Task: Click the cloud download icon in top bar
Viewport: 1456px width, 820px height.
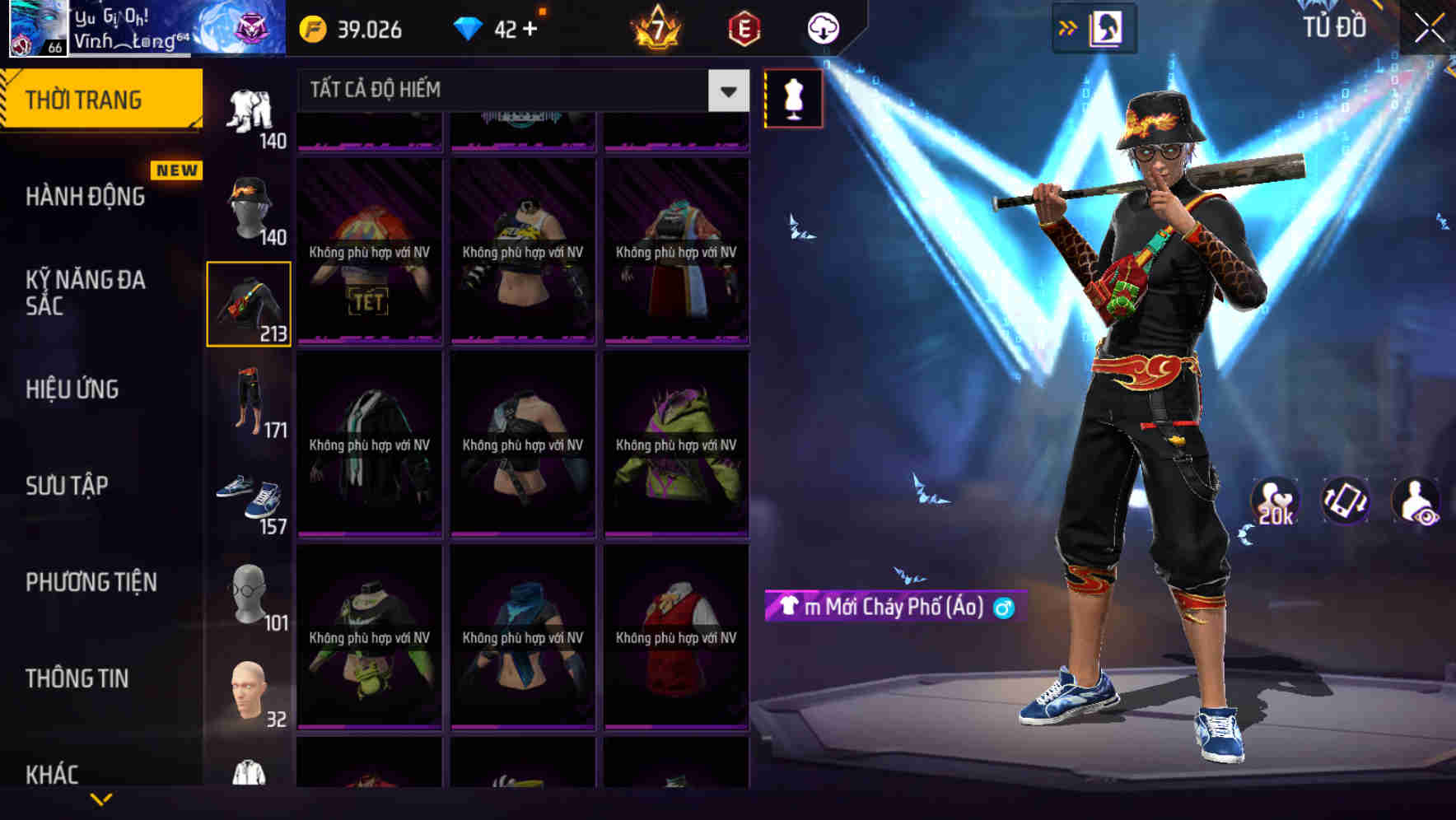Action: tap(823, 28)
